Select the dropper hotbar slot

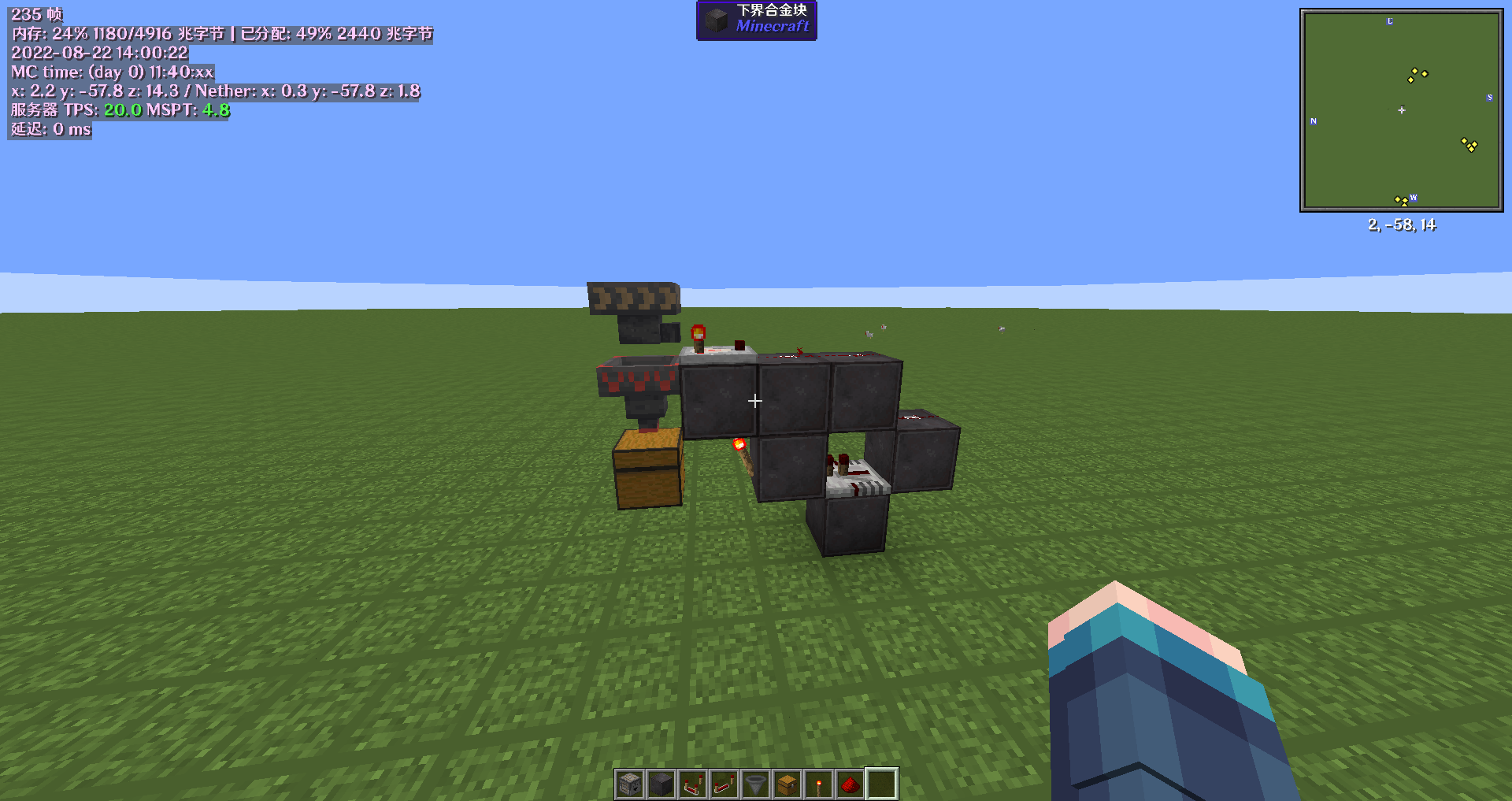[x=630, y=784]
